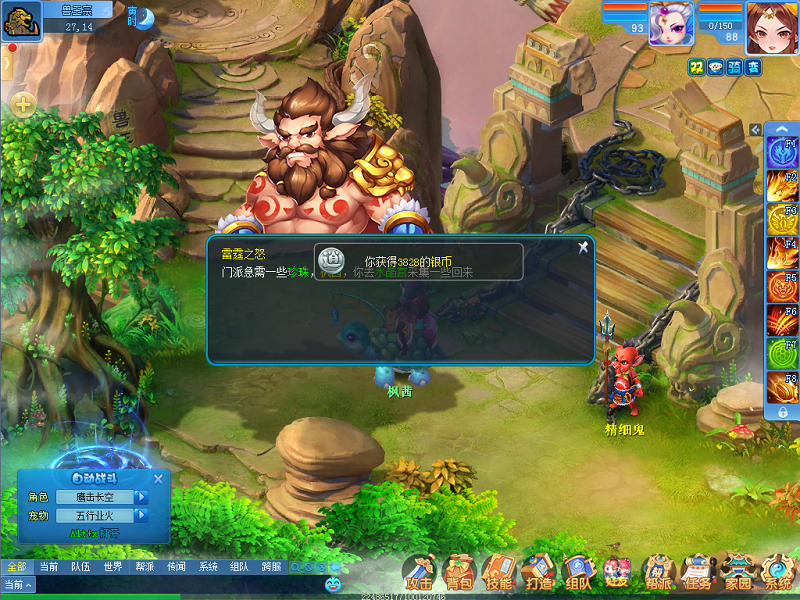Open the chat emoji picker

coord(333,582)
